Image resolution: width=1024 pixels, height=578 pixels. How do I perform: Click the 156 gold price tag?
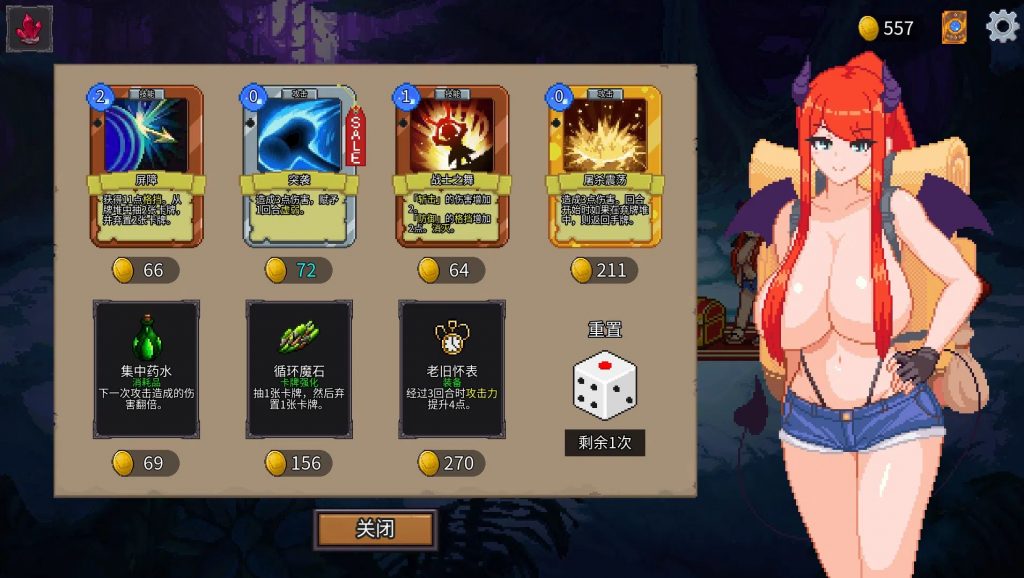click(295, 463)
